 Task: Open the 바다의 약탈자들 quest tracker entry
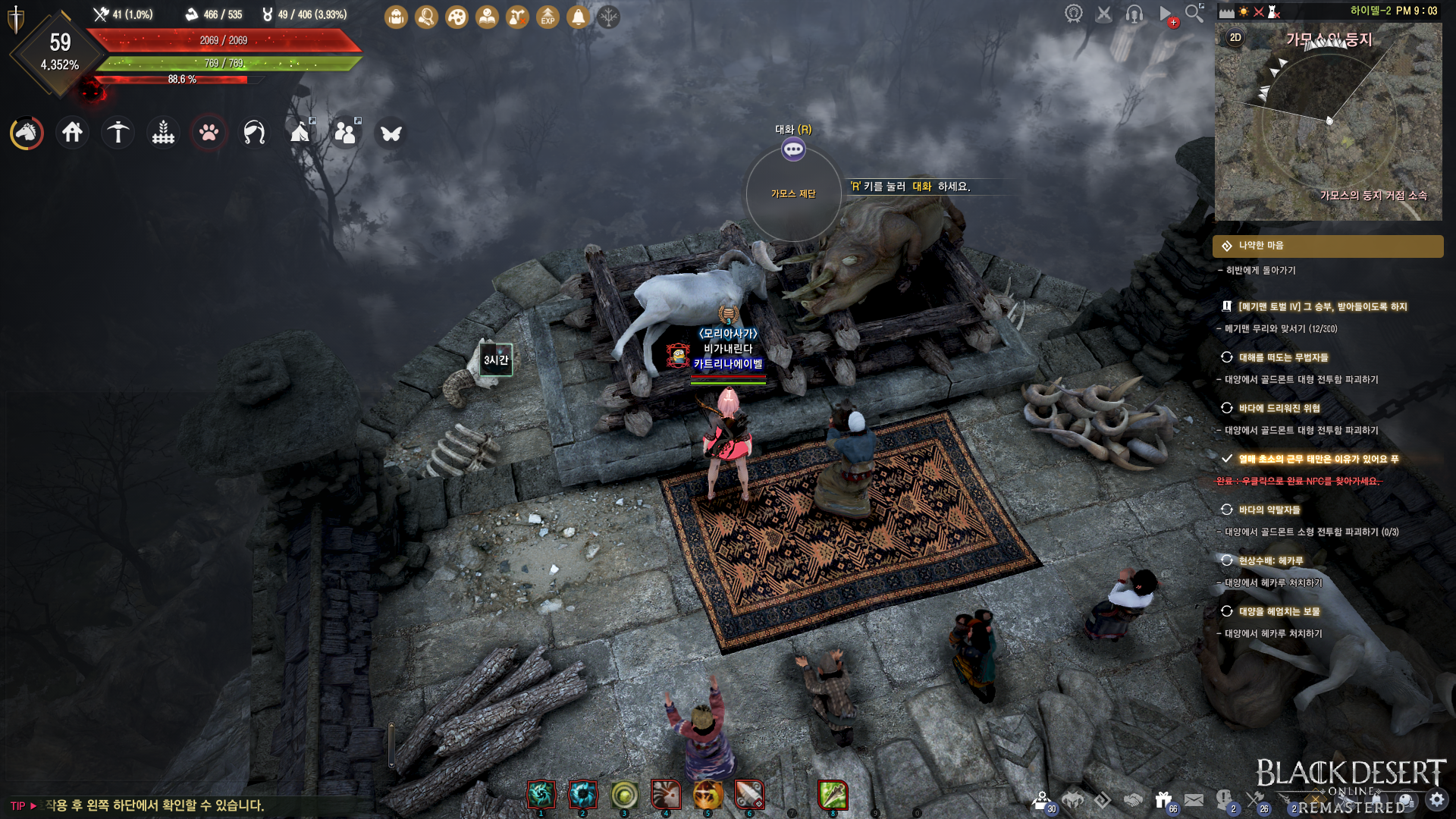pyautogui.click(x=1269, y=510)
